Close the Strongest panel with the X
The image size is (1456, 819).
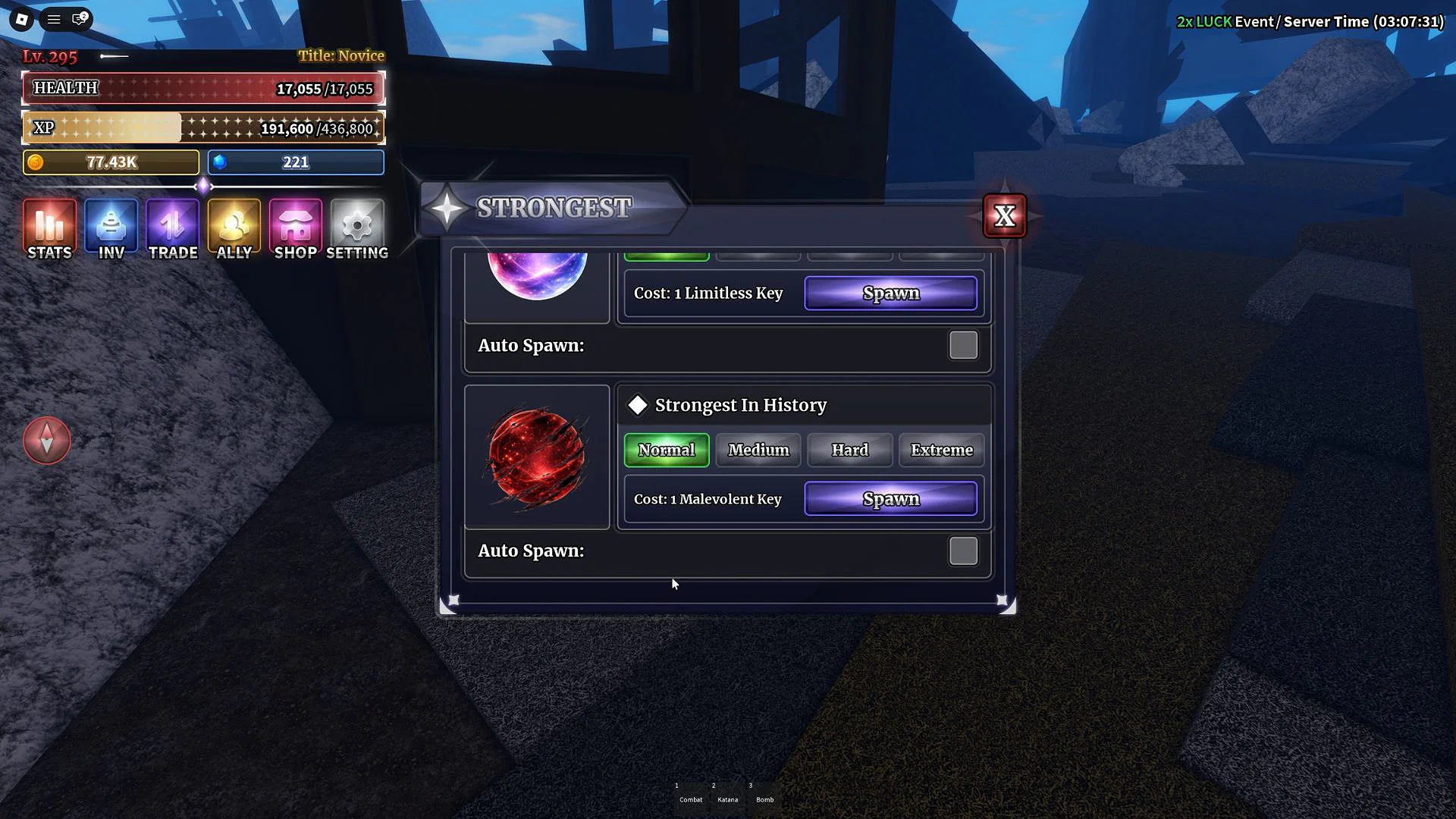pos(1004,216)
